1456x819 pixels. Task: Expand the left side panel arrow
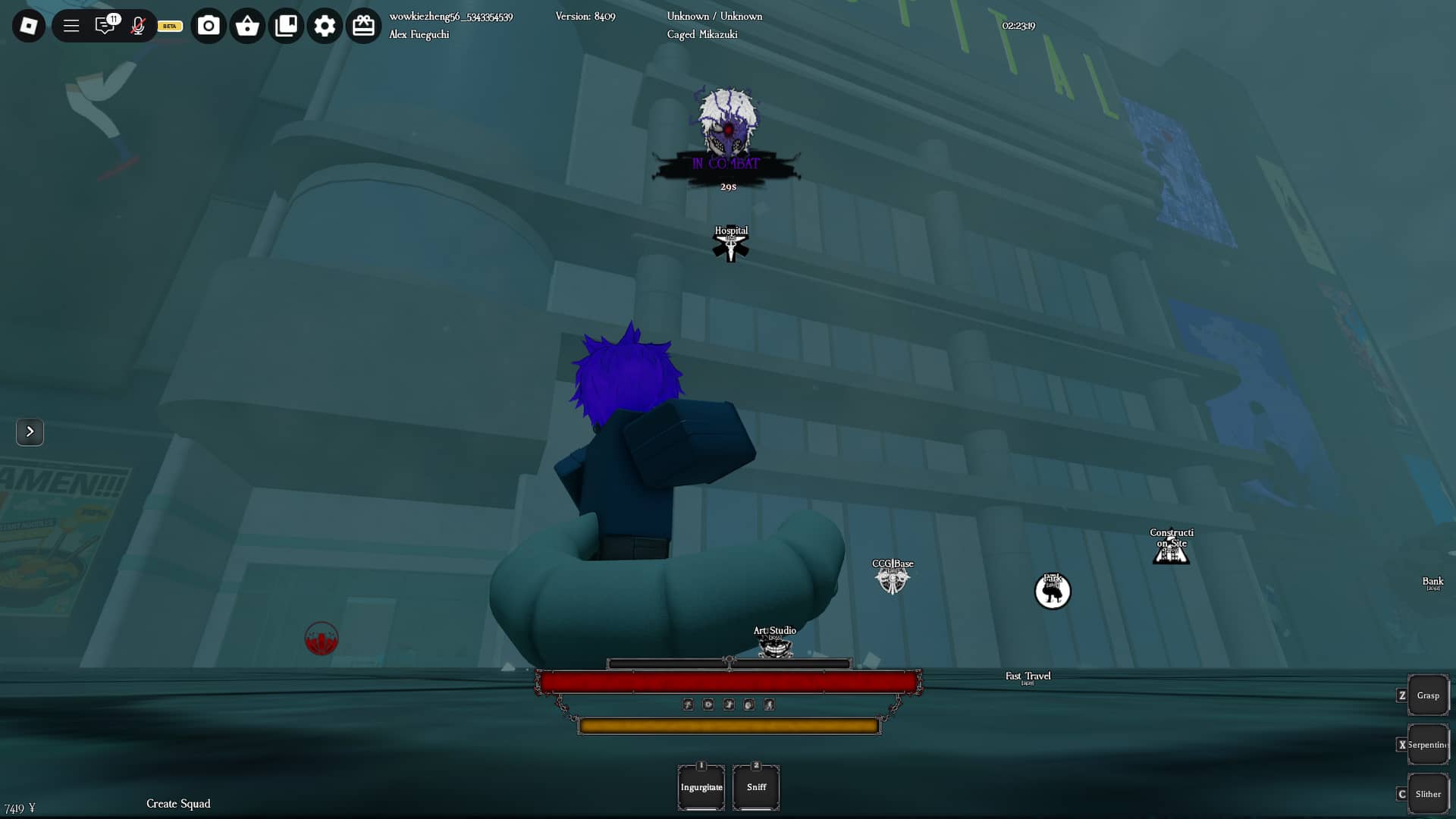point(30,432)
